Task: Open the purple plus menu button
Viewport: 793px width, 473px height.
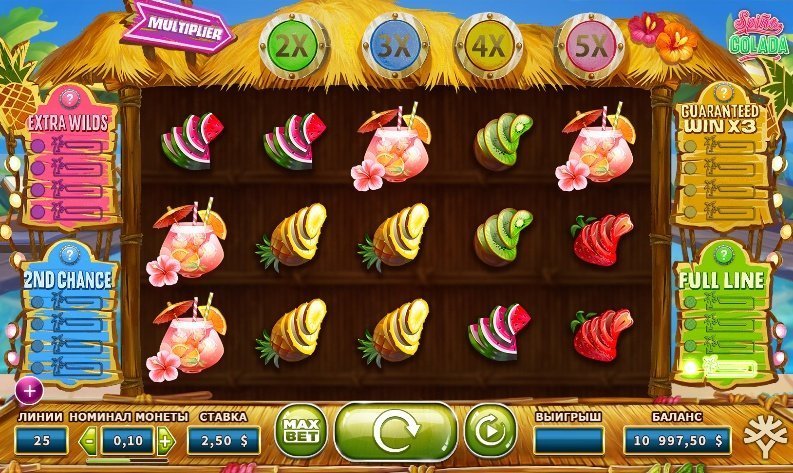Action: pyautogui.click(x=29, y=389)
